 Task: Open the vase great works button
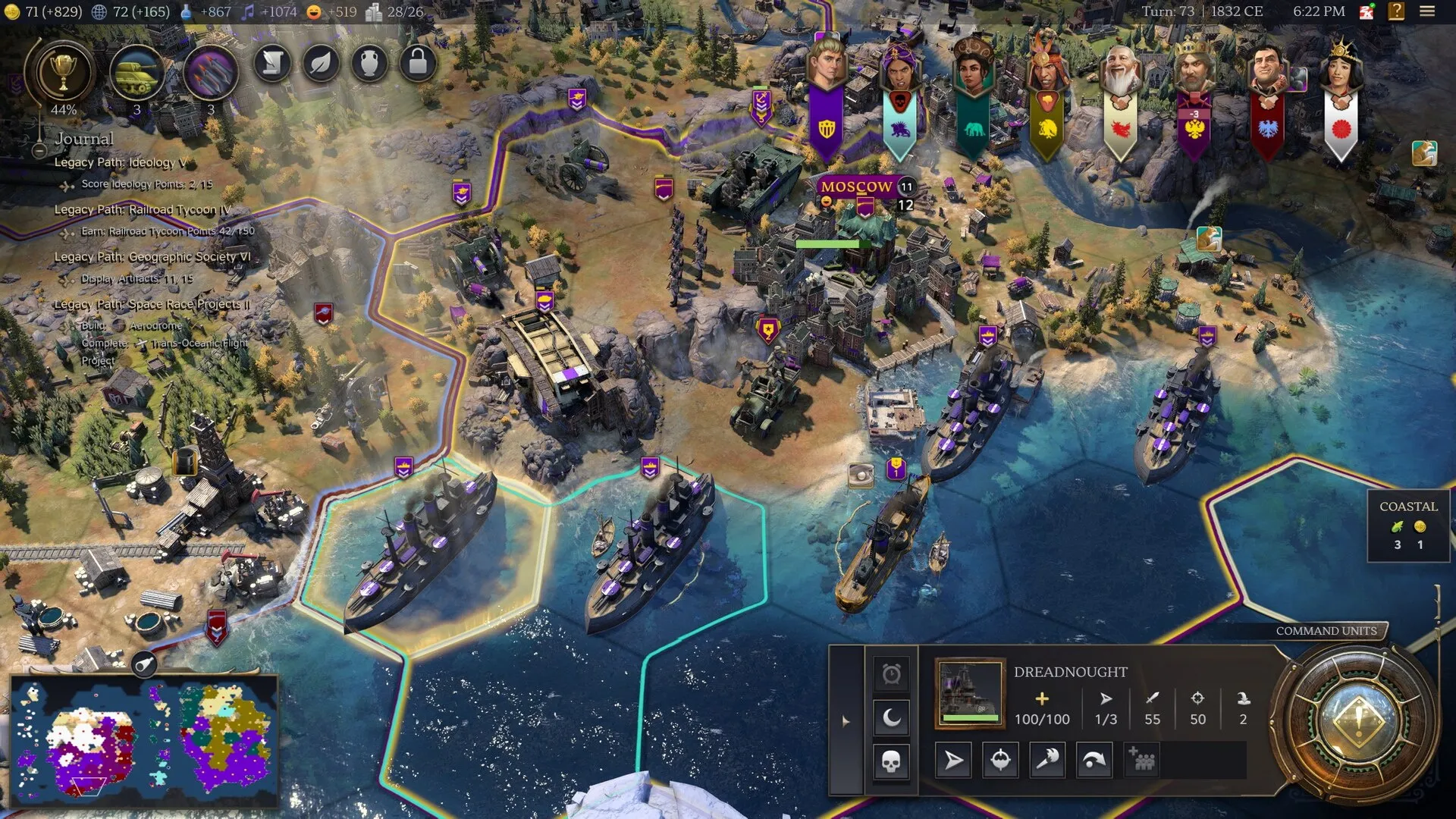369,63
